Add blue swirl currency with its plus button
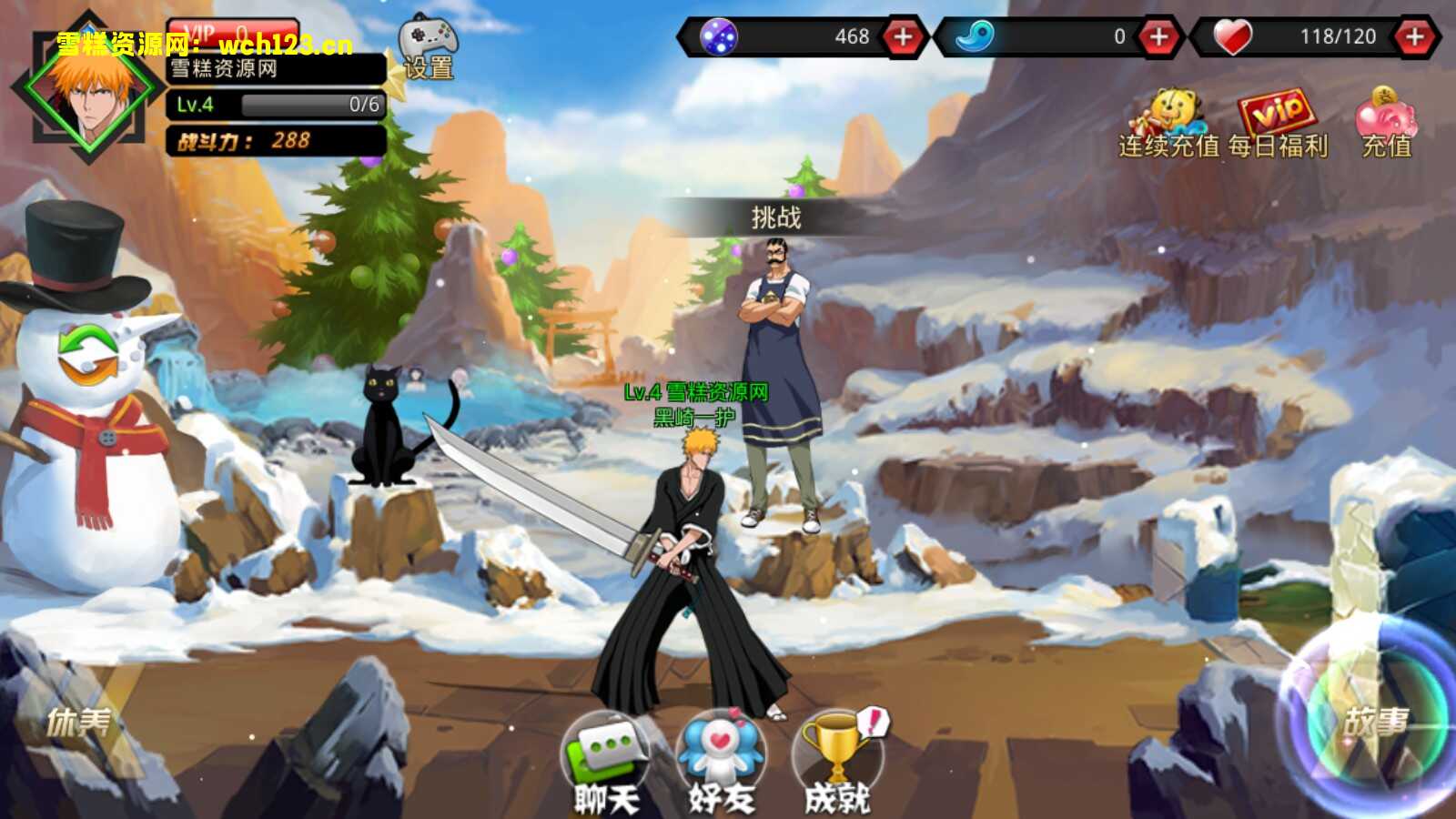 1158,37
